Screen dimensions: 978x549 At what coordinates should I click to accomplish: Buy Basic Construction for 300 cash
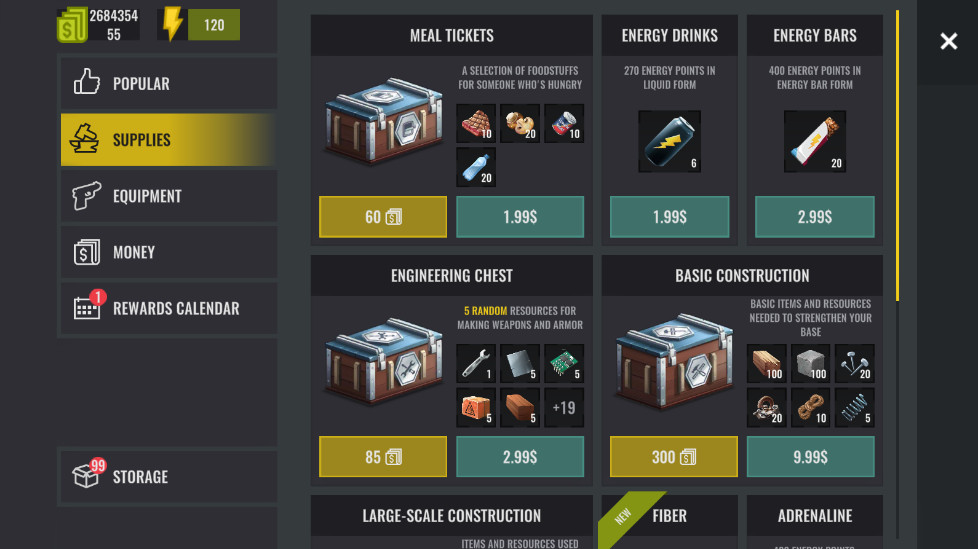[673, 457]
